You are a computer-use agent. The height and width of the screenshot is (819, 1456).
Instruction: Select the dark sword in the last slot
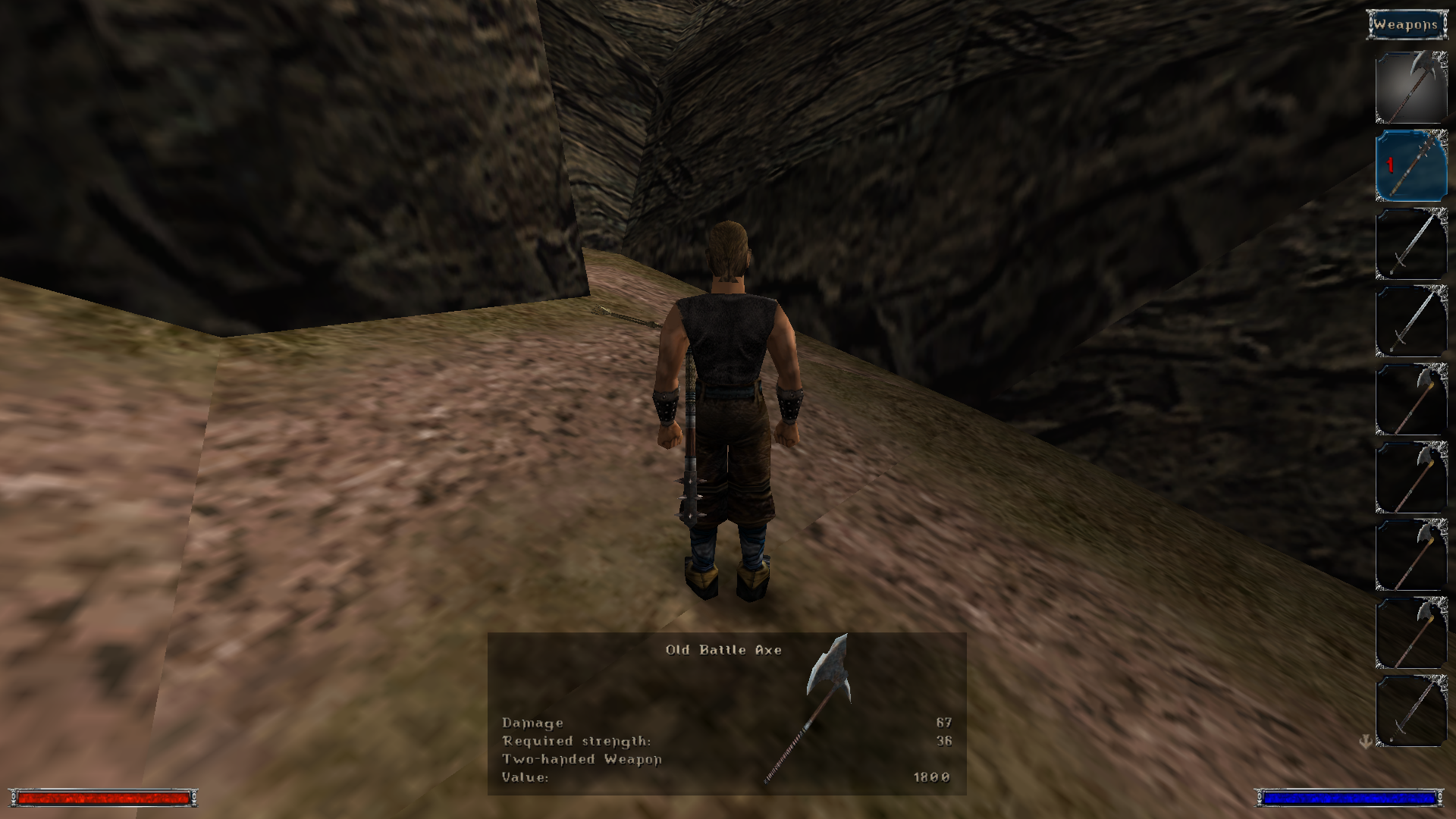pos(1411,711)
